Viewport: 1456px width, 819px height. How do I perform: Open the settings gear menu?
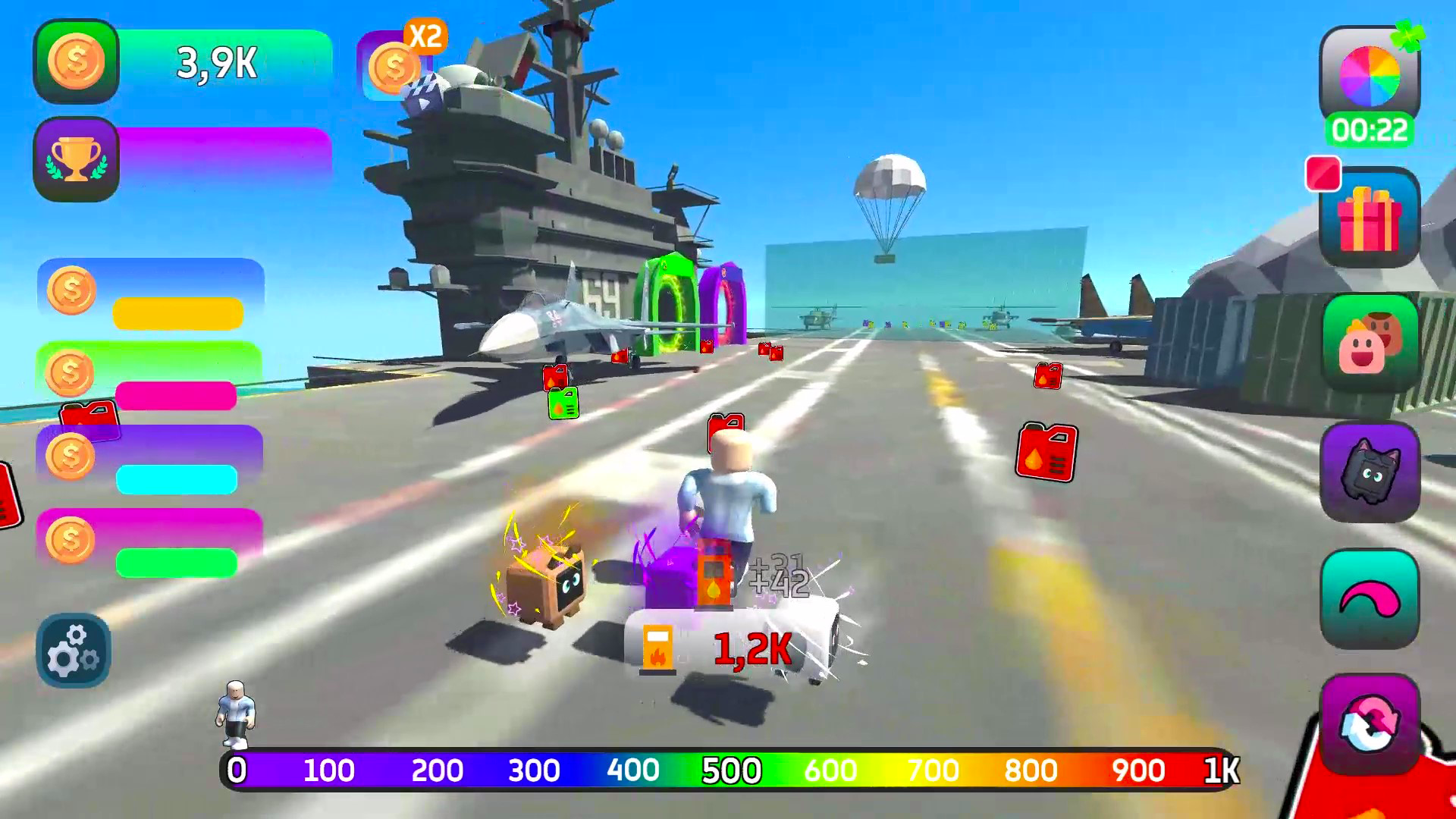pos(73,651)
